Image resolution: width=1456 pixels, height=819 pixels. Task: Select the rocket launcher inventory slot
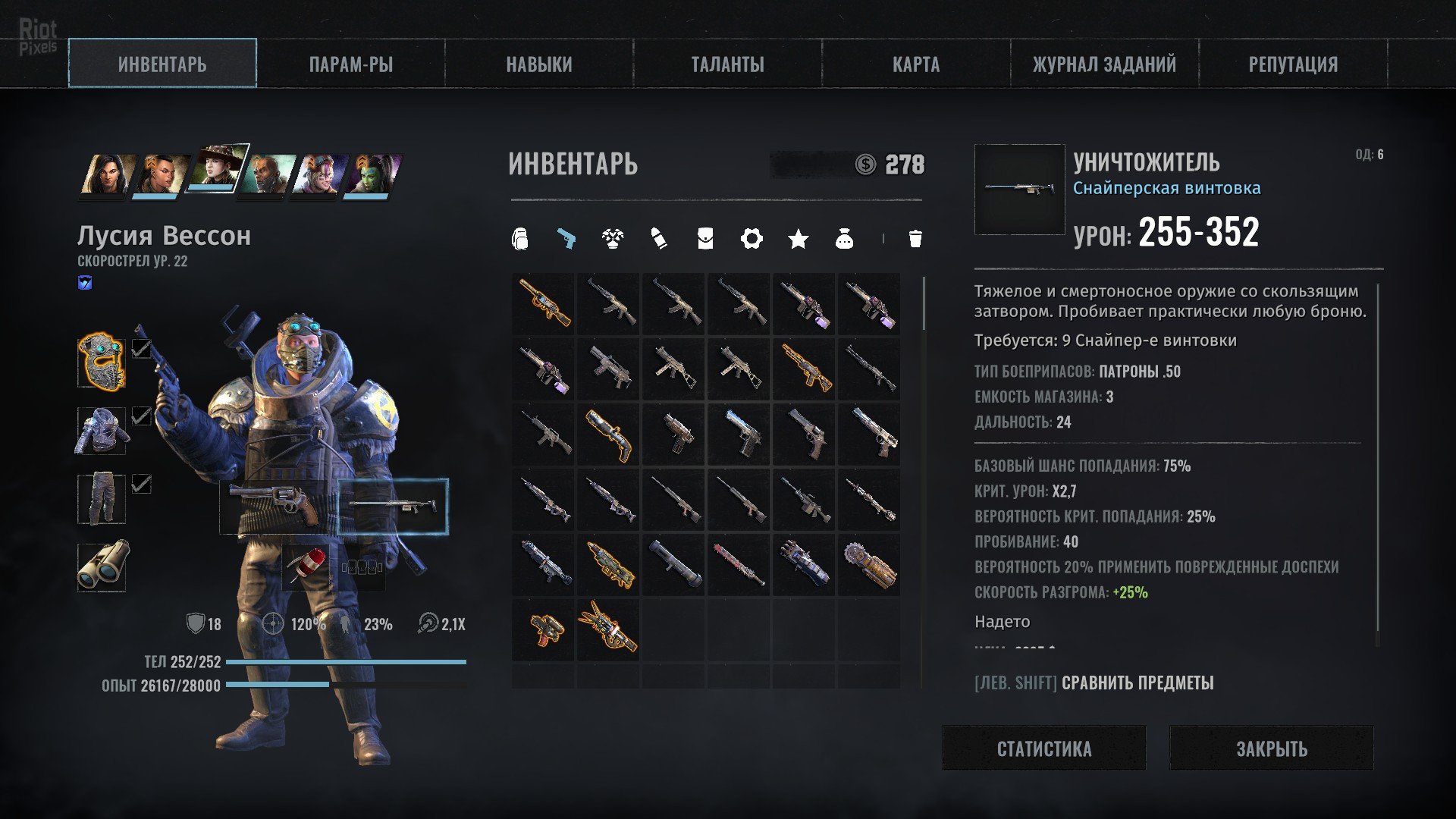point(673,566)
